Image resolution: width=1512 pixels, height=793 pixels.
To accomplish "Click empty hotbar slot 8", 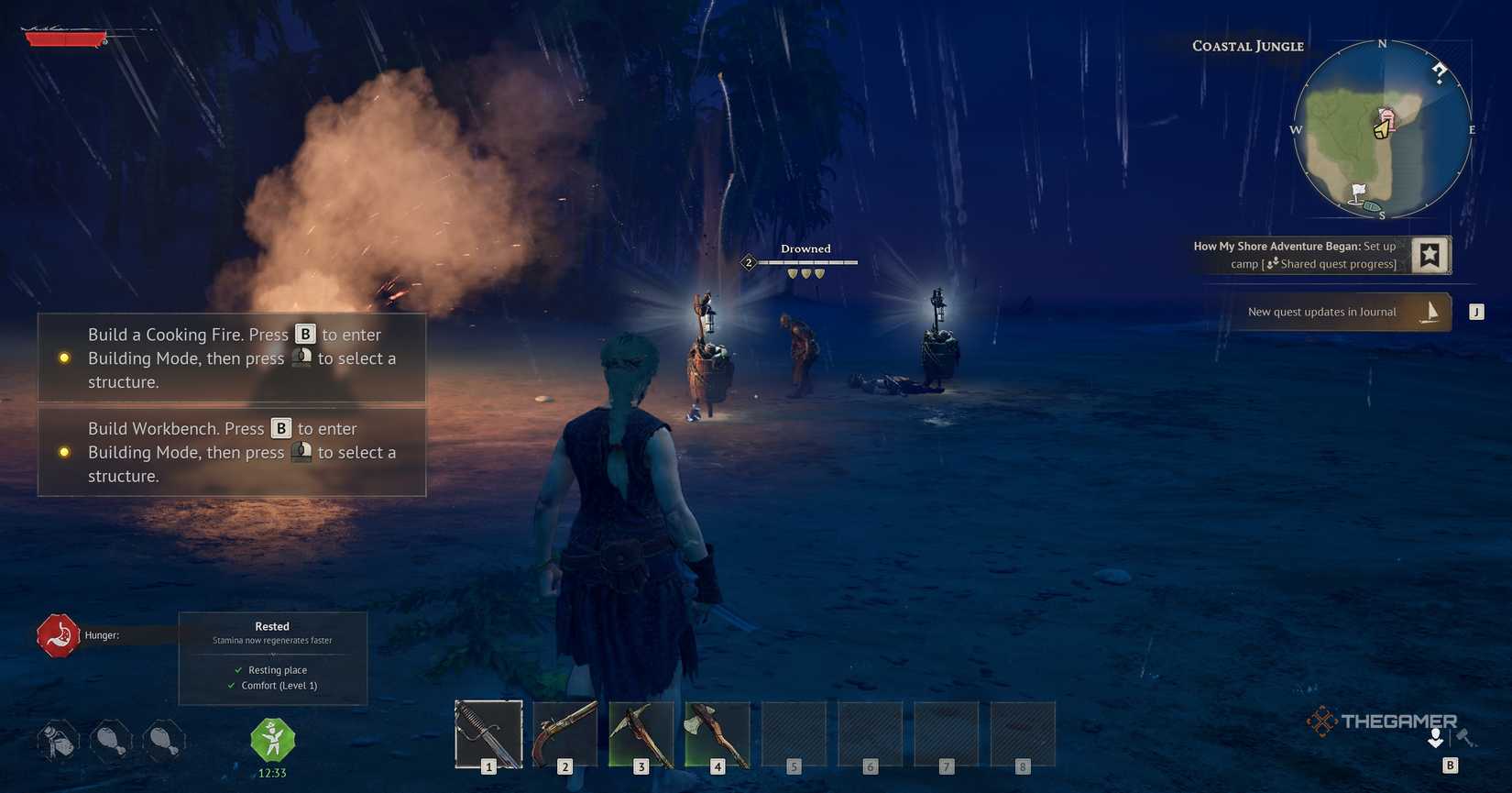I will coord(1024,733).
